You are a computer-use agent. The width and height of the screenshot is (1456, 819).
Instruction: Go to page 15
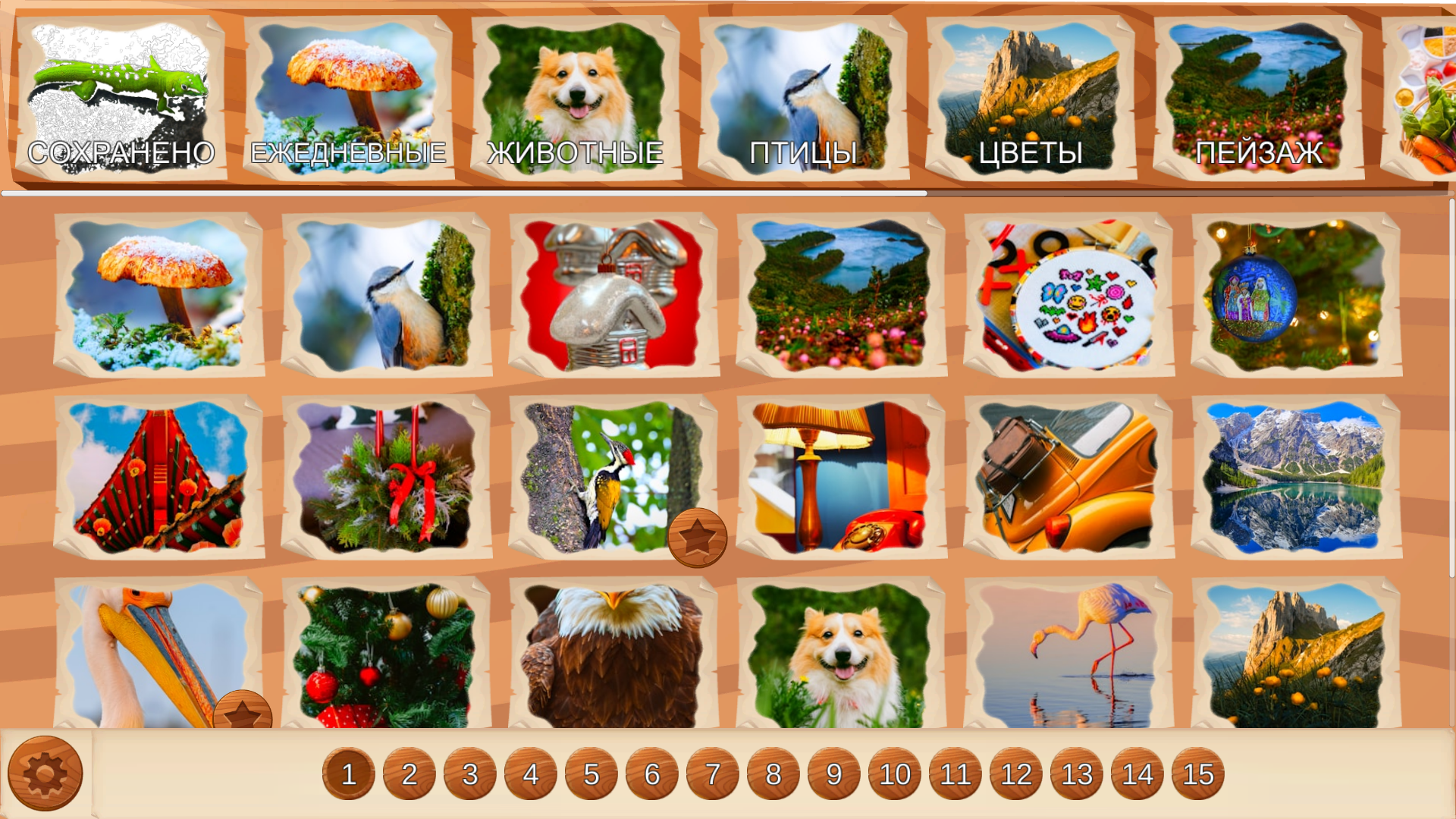tap(1197, 773)
